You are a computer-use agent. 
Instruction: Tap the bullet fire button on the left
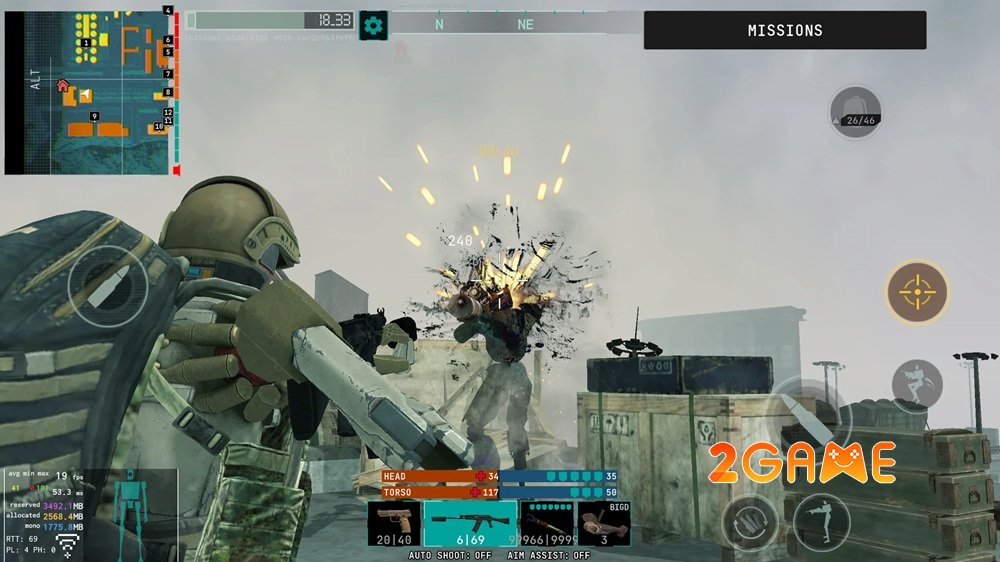(108, 285)
